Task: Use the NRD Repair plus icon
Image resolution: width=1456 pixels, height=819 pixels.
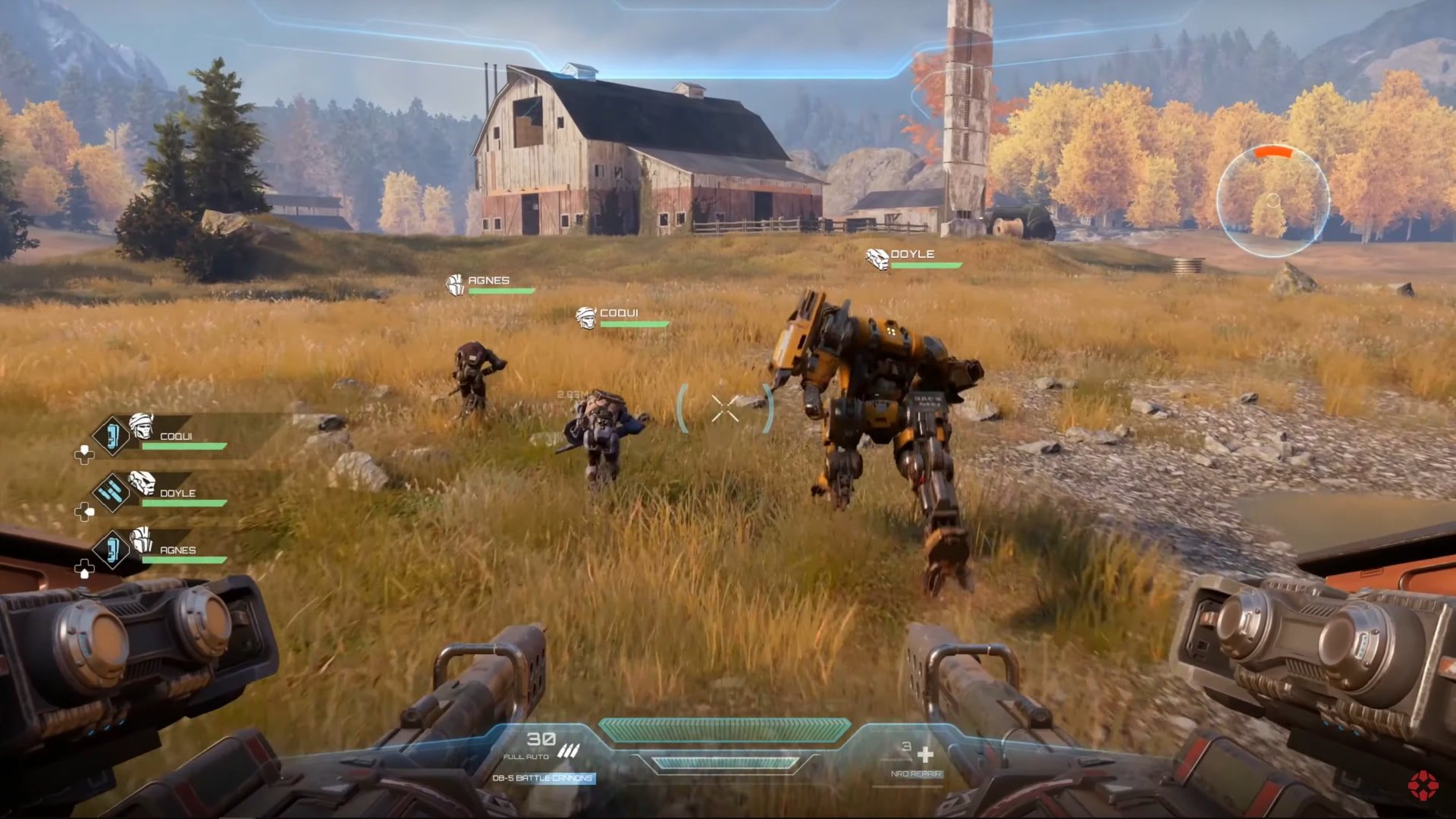Action: click(925, 755)
